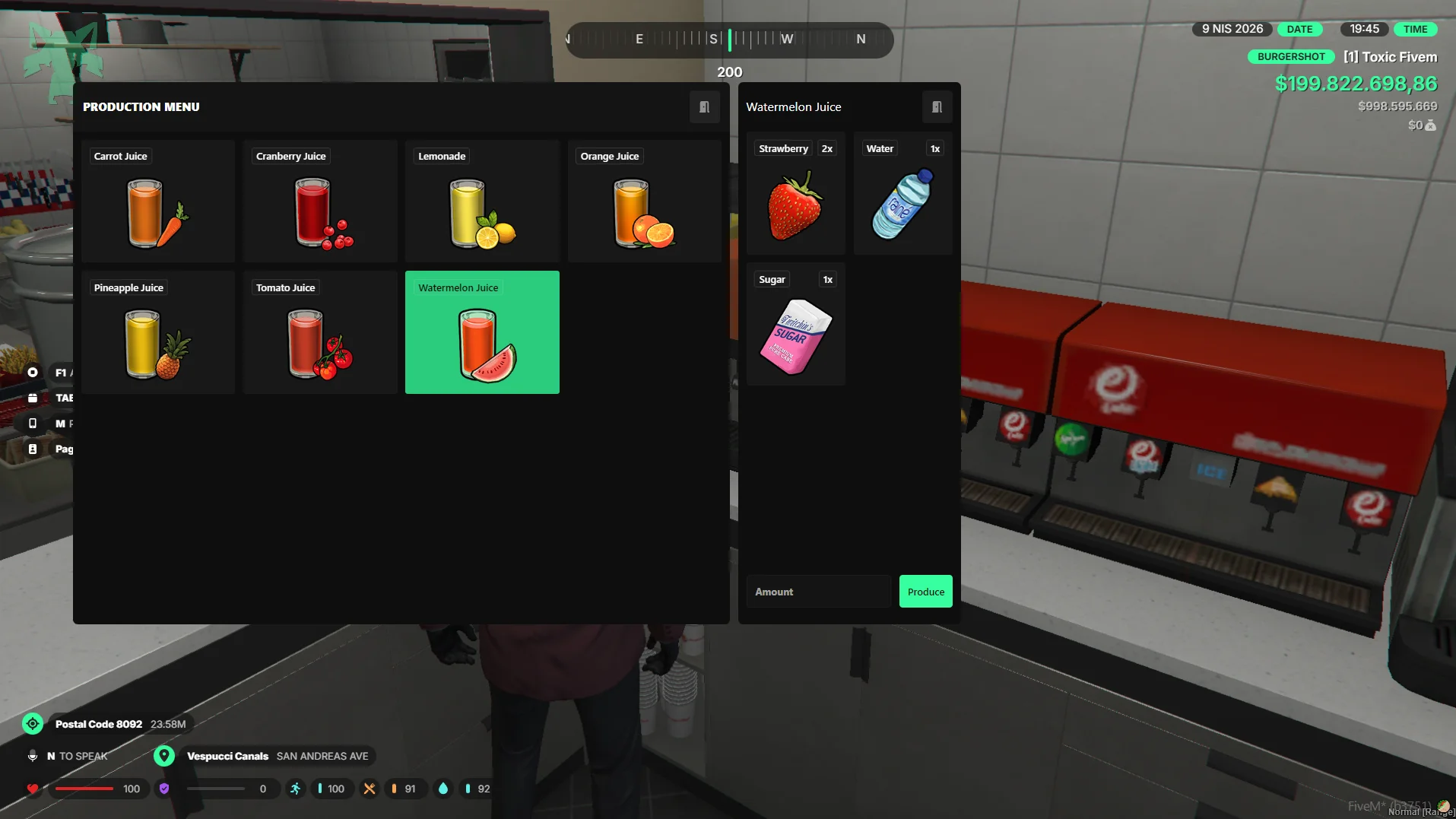Focus the Amount input field
This screenshot has height=819, width=1456.
[818, 592]
